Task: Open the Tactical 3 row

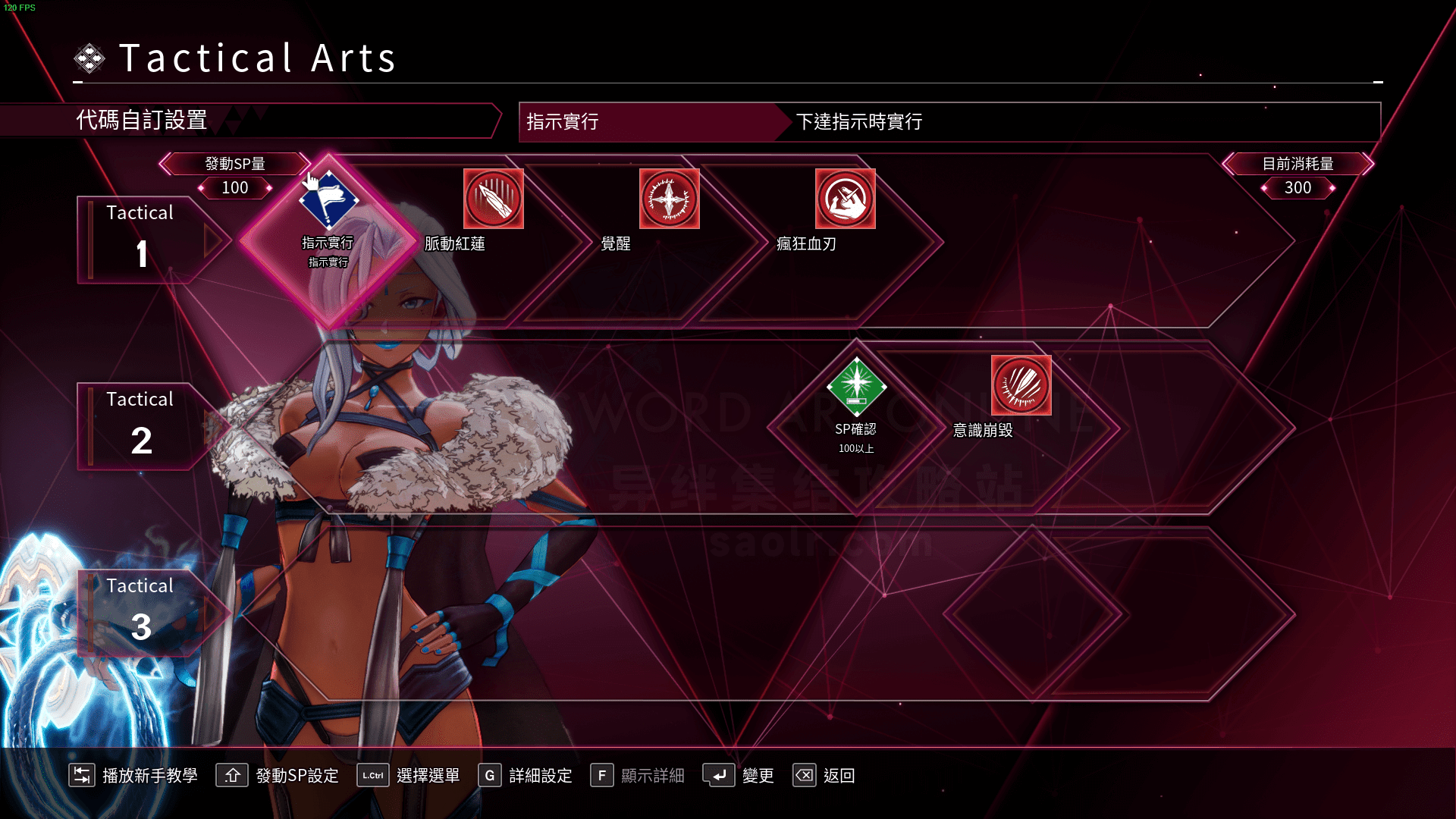Action: coord(141,613)
